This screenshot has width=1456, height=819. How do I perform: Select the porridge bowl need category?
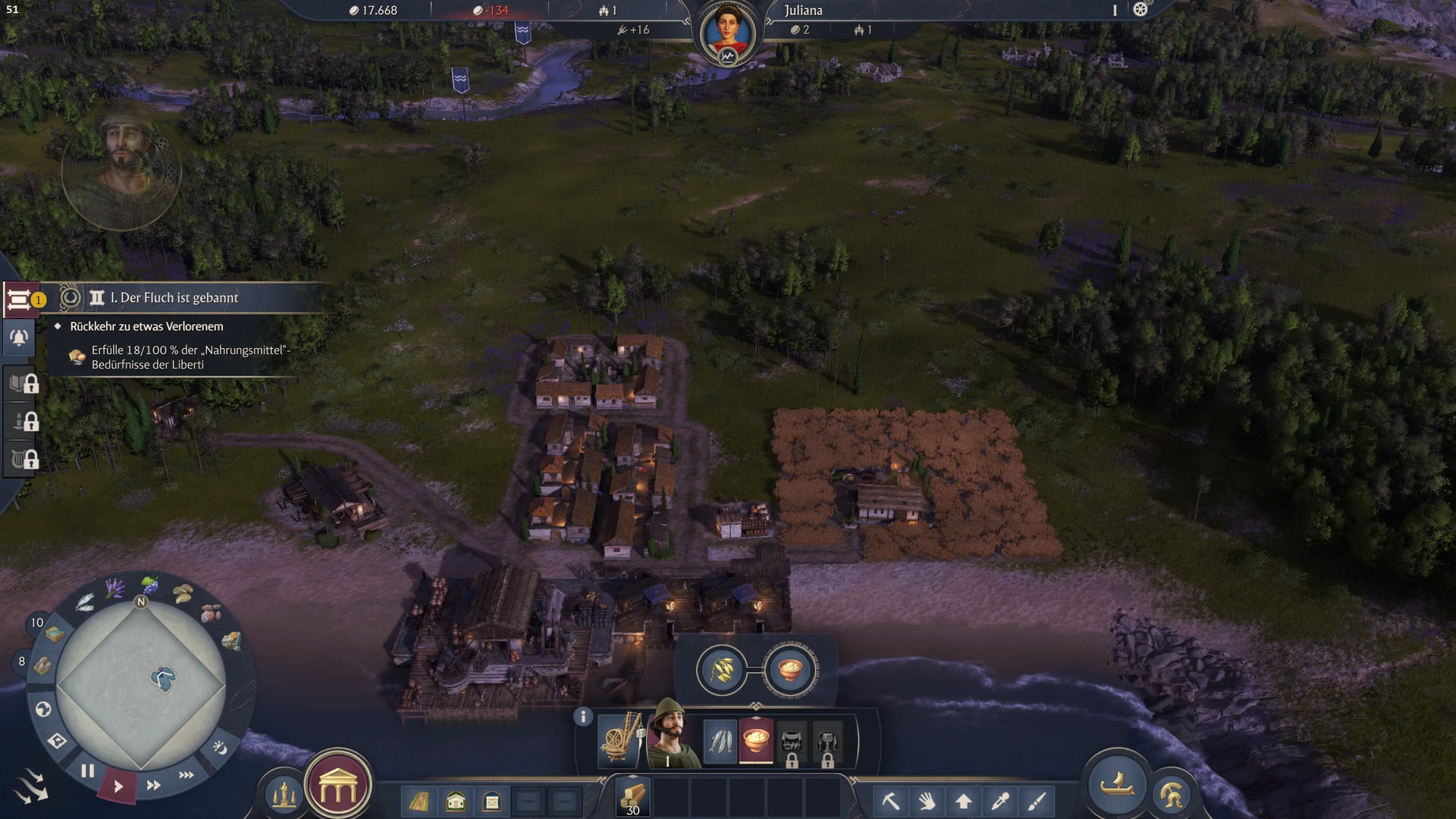coord(755,739)
